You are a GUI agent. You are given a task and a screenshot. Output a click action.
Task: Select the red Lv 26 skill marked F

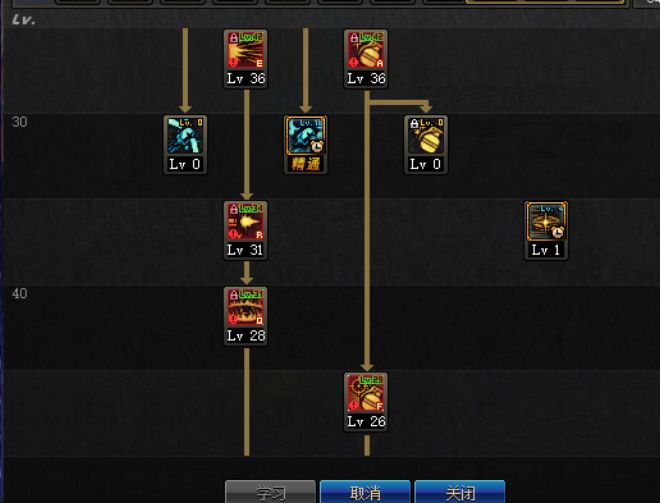pos(366,394)
